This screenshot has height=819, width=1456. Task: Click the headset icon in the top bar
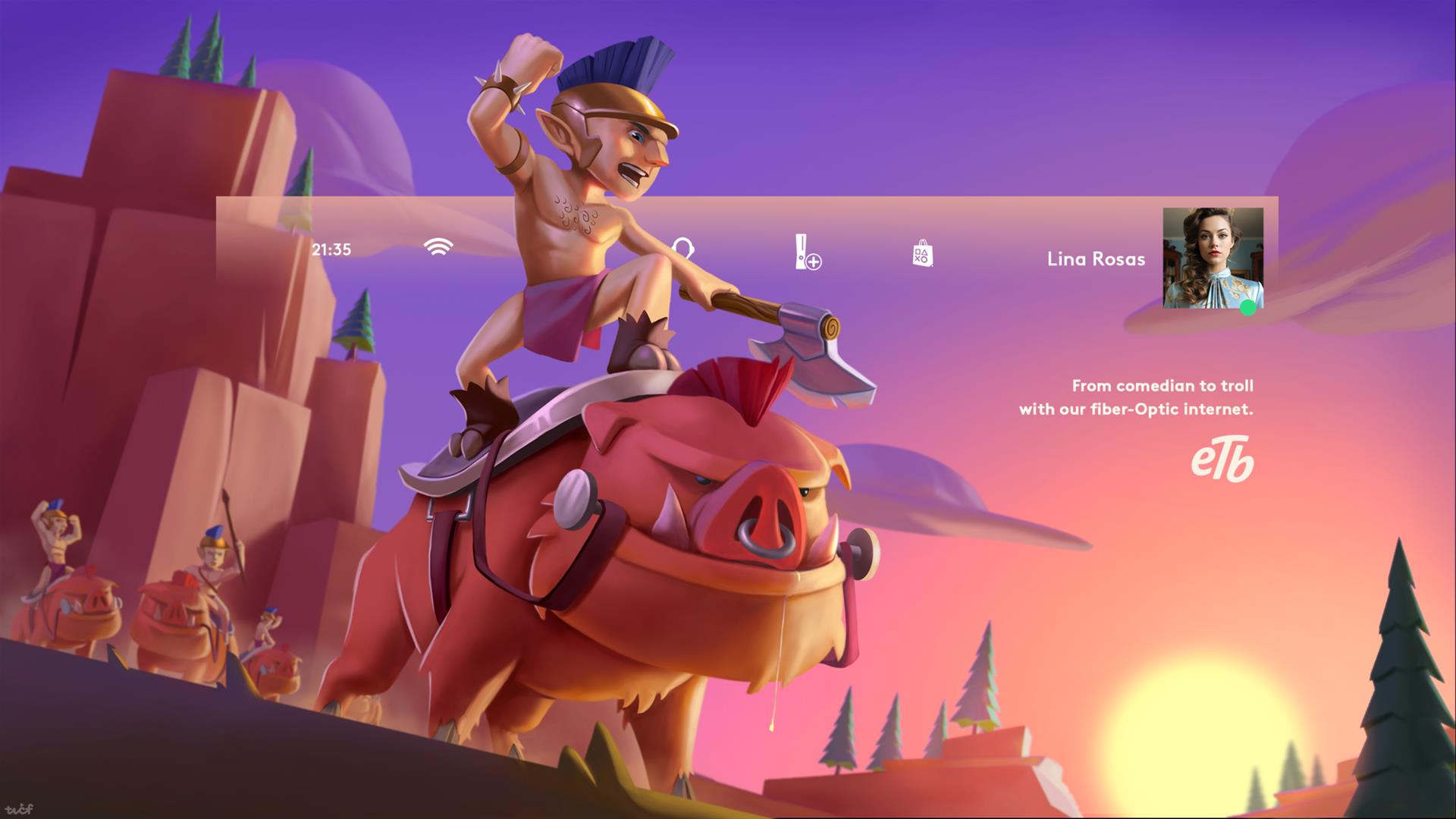pos(683,248)
